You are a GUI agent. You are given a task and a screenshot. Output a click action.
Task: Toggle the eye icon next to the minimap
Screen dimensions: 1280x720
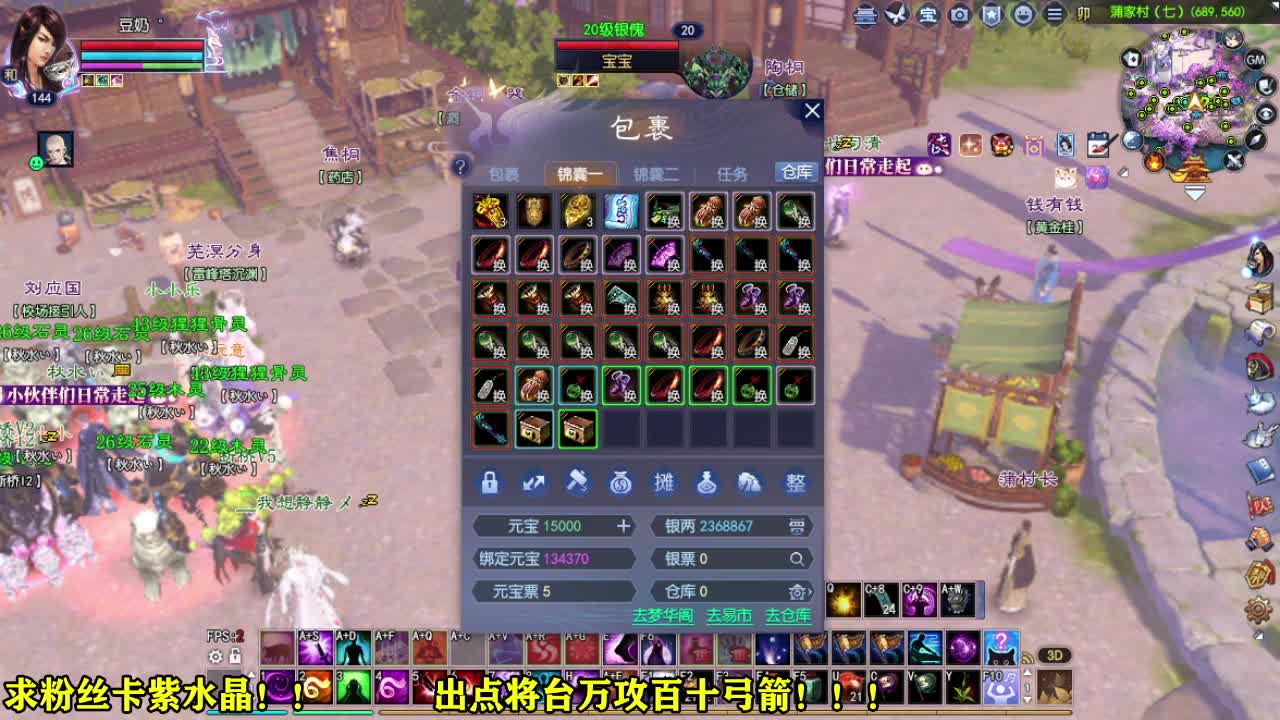tap(1264, 114)
